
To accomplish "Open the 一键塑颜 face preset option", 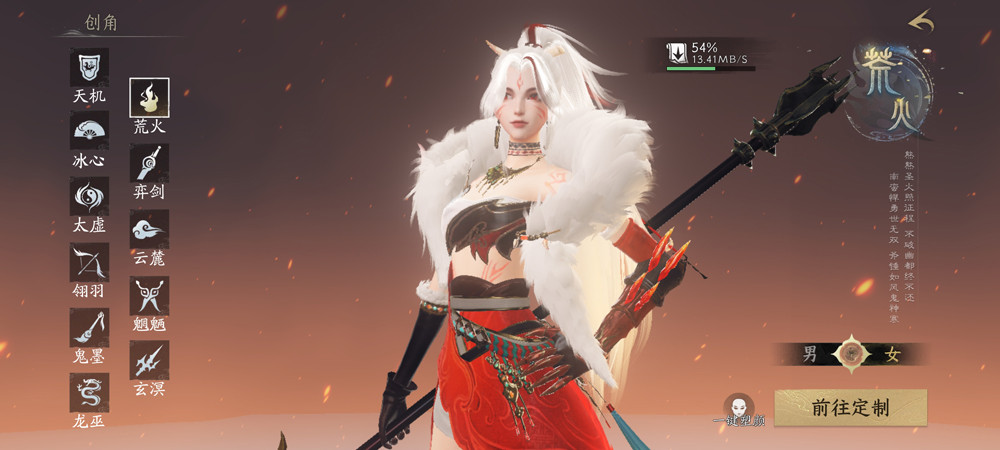I will (739, 406).
